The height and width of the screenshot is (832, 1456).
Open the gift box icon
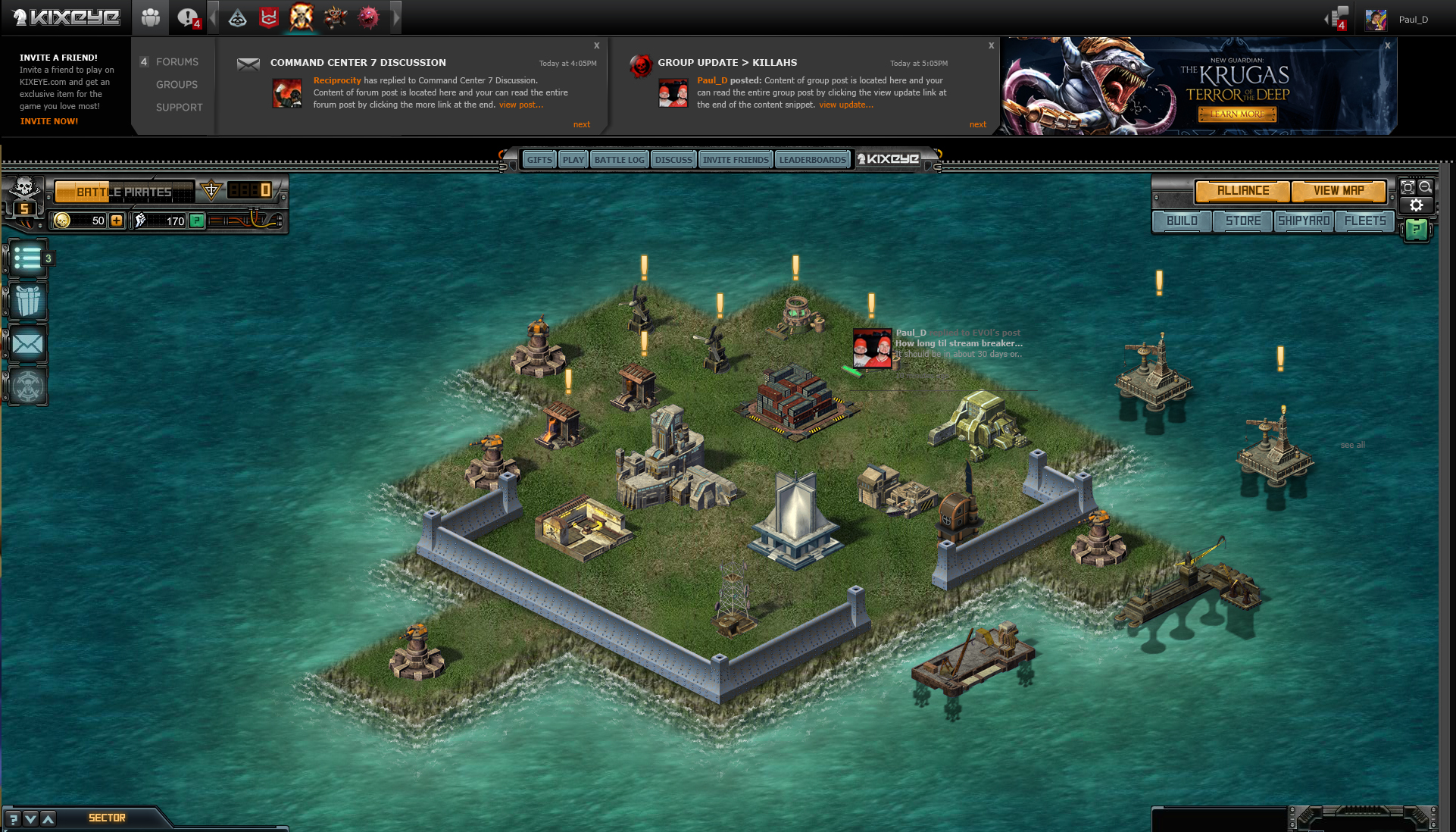[28, 301]
